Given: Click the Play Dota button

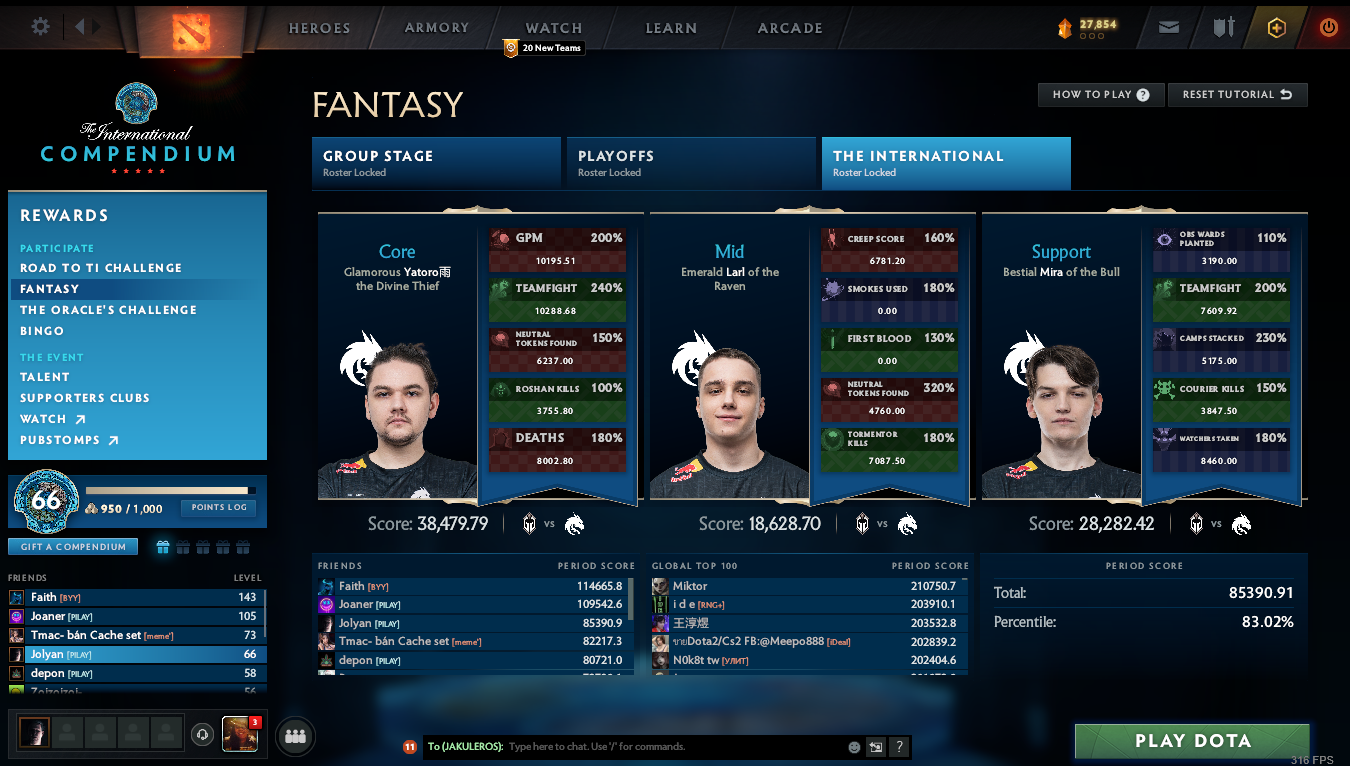Looking at the screenshot, I should click(1192, 741).
